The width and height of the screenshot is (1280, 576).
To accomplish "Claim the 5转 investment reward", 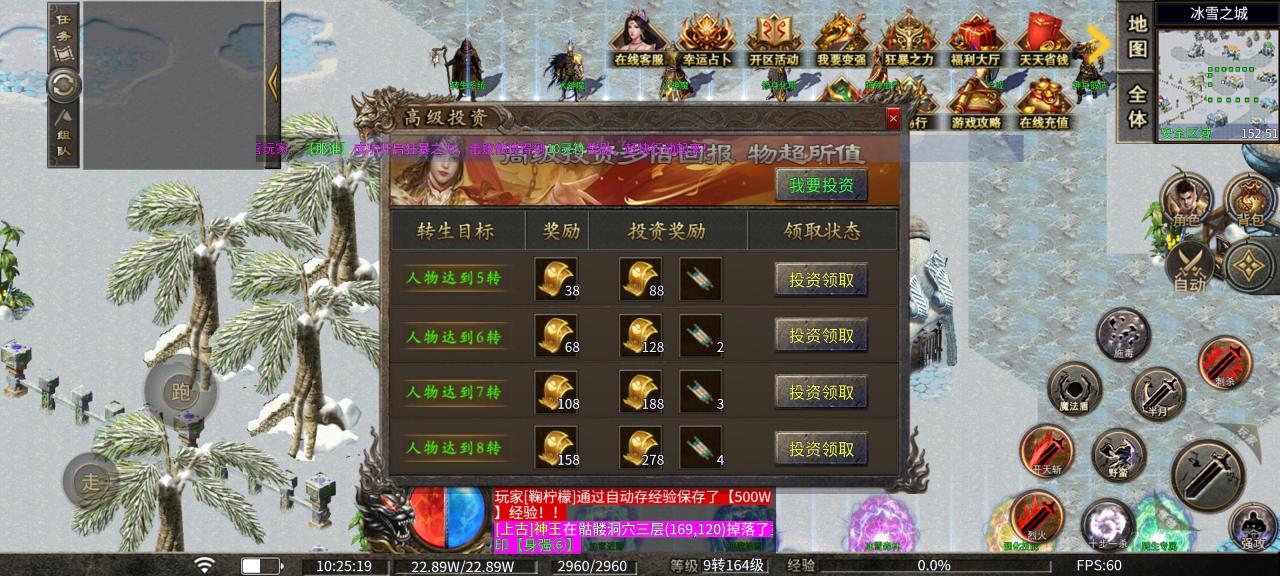I will tap(821, 280).
